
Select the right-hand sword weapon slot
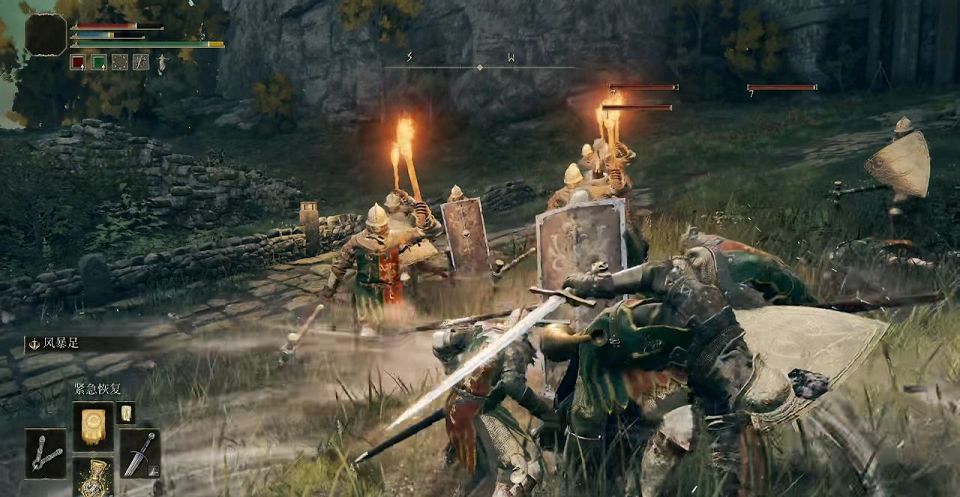140,453
